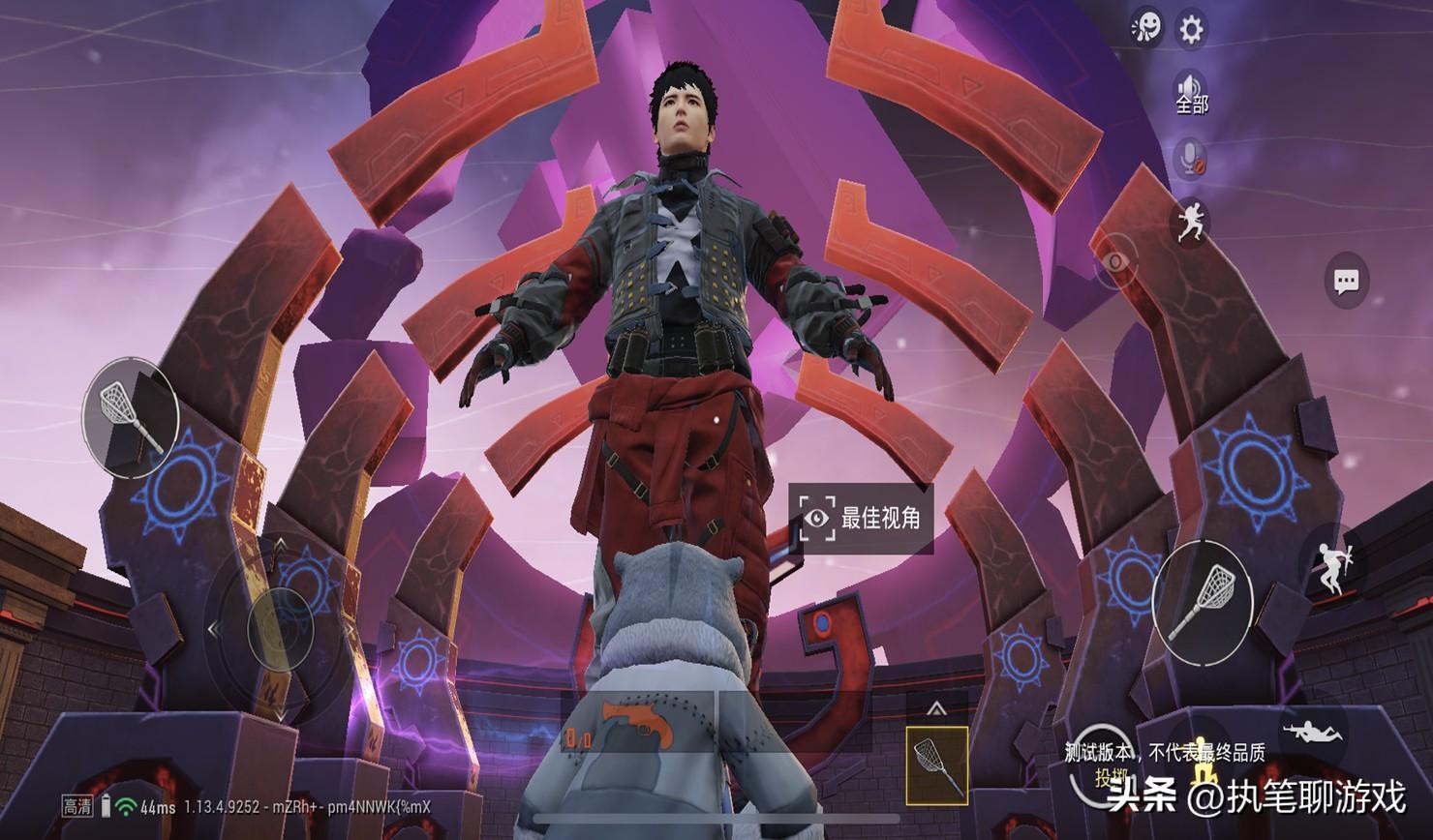Tap the 高清 quality badge
Screen dimensions: 1433x840
tap(77, 806)
